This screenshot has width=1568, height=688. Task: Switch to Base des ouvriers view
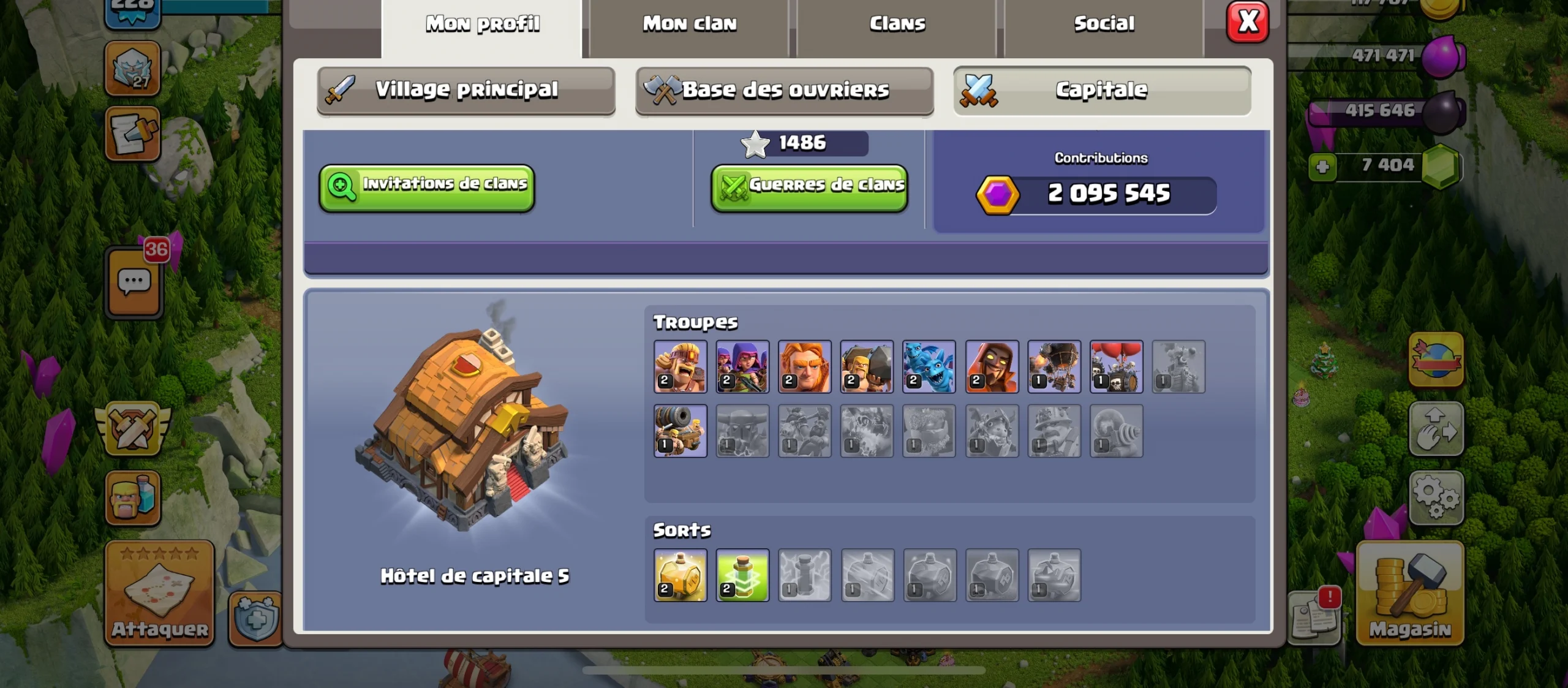coord(784,89)
